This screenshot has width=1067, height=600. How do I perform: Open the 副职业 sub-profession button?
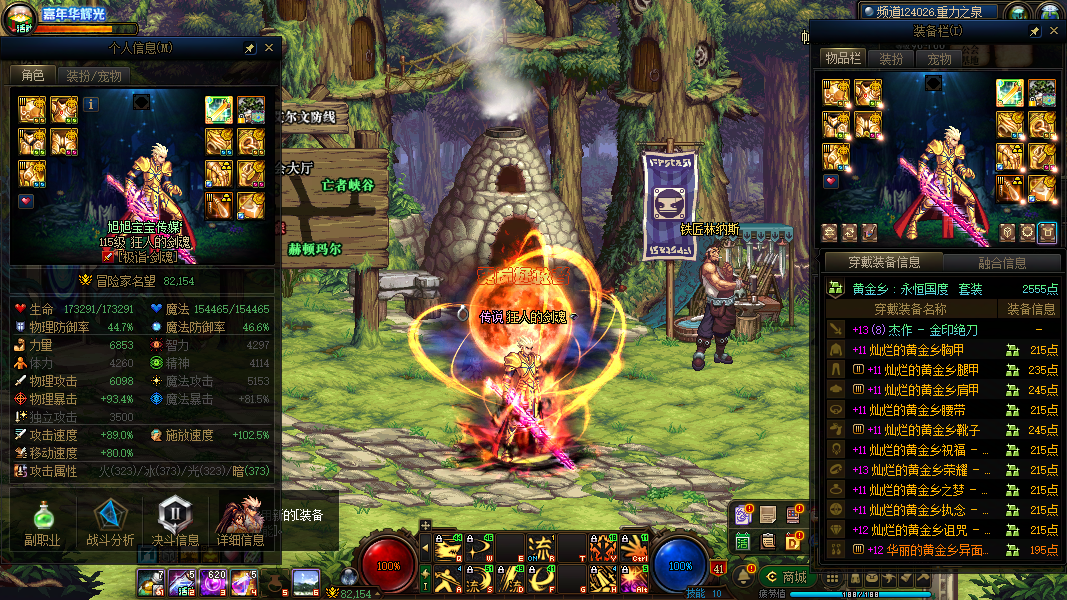(x=42, y=522)
